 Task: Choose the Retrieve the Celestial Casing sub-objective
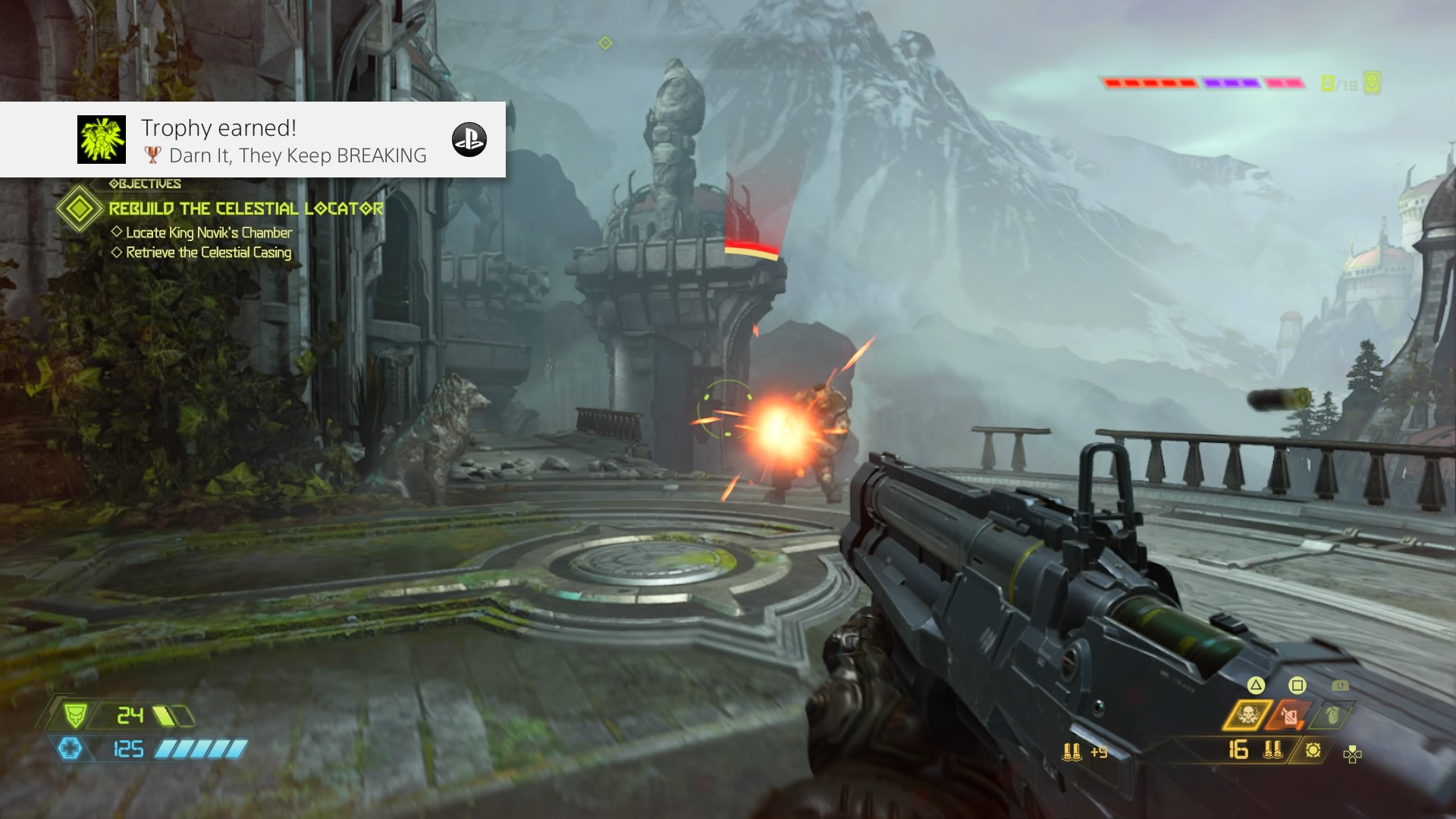tap(209, 253)
